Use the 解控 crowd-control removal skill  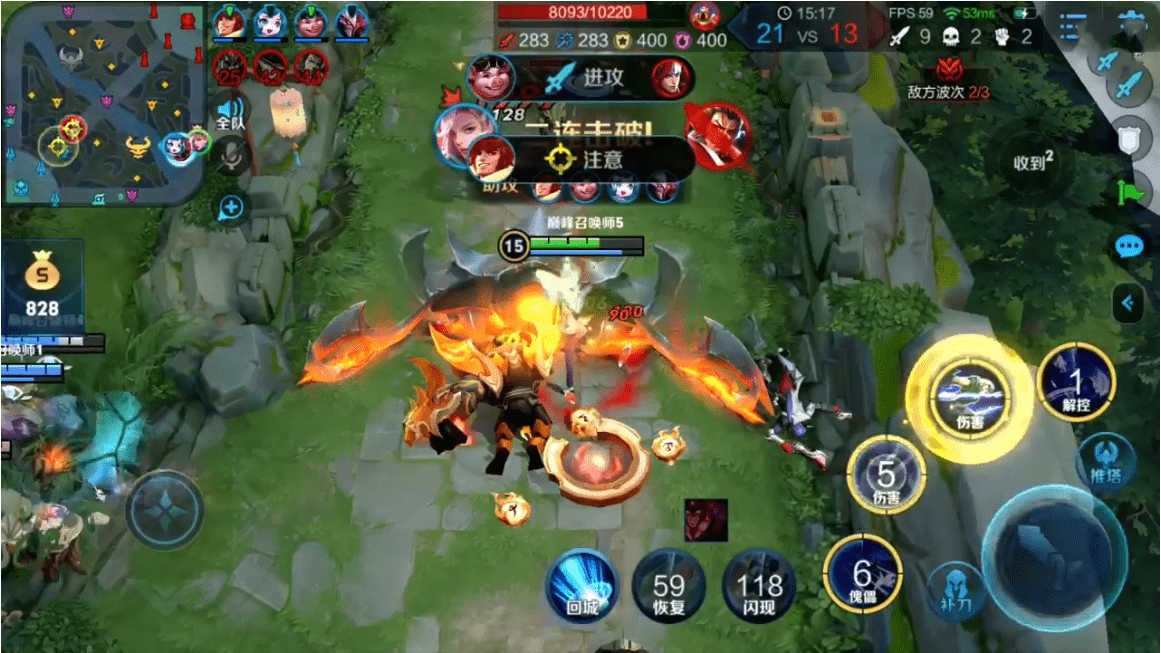coord(1076,382)
